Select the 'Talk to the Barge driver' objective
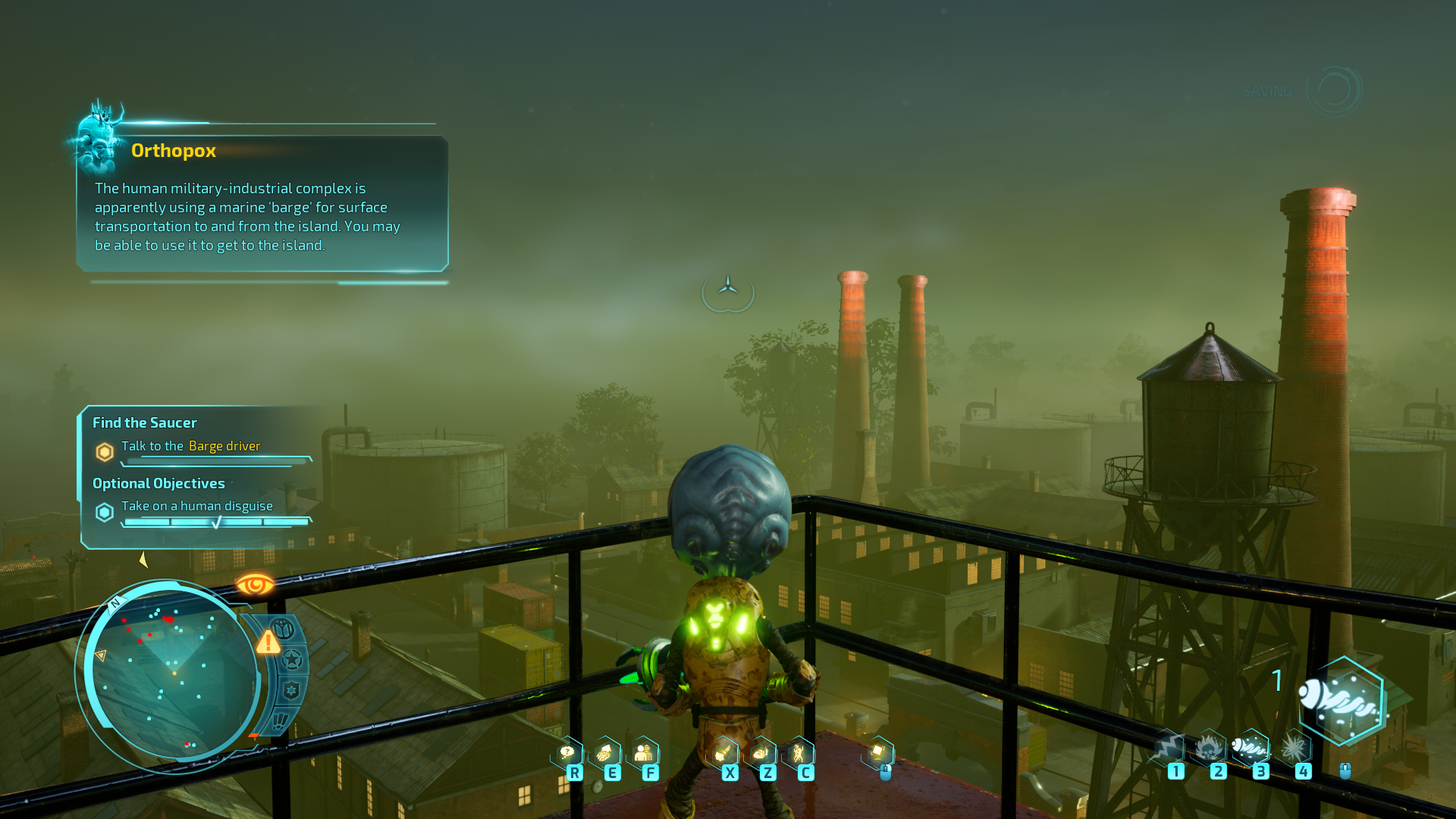 click(x=191, y=446)
